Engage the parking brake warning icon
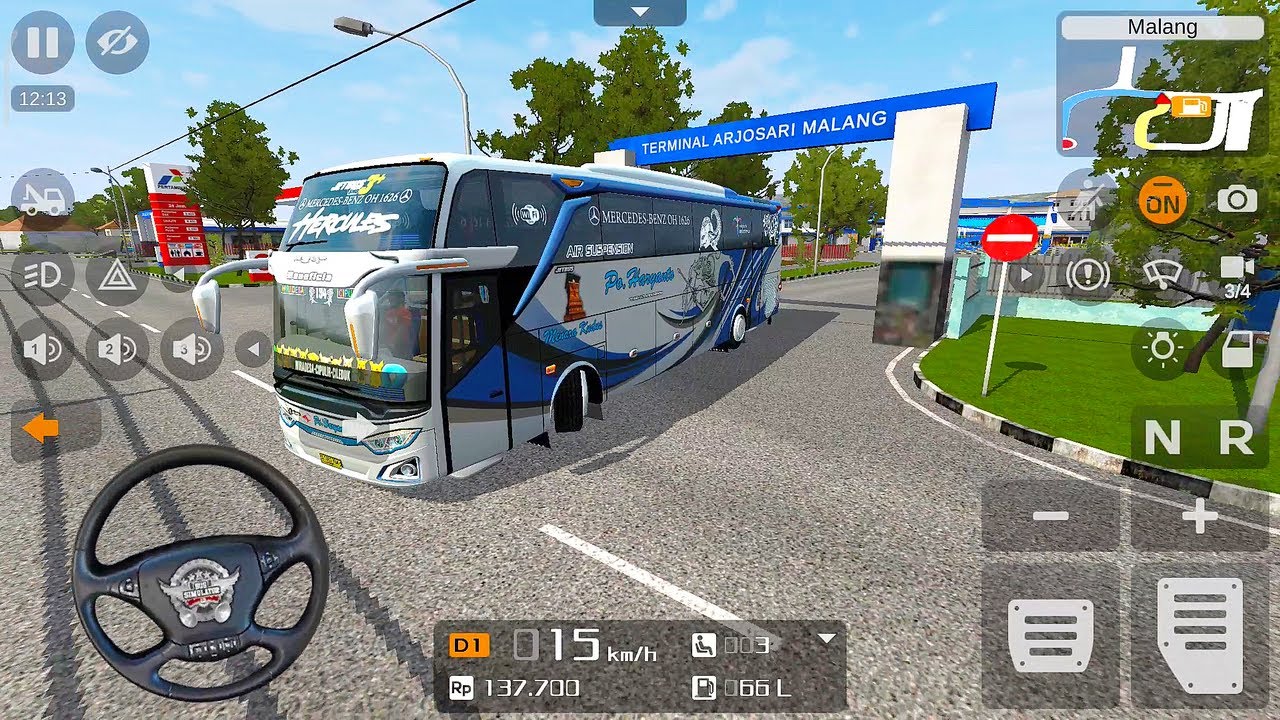Image resolution: width=1280 pixels, height=720 pixels. pyautogui.click(x=1087, y=275)
